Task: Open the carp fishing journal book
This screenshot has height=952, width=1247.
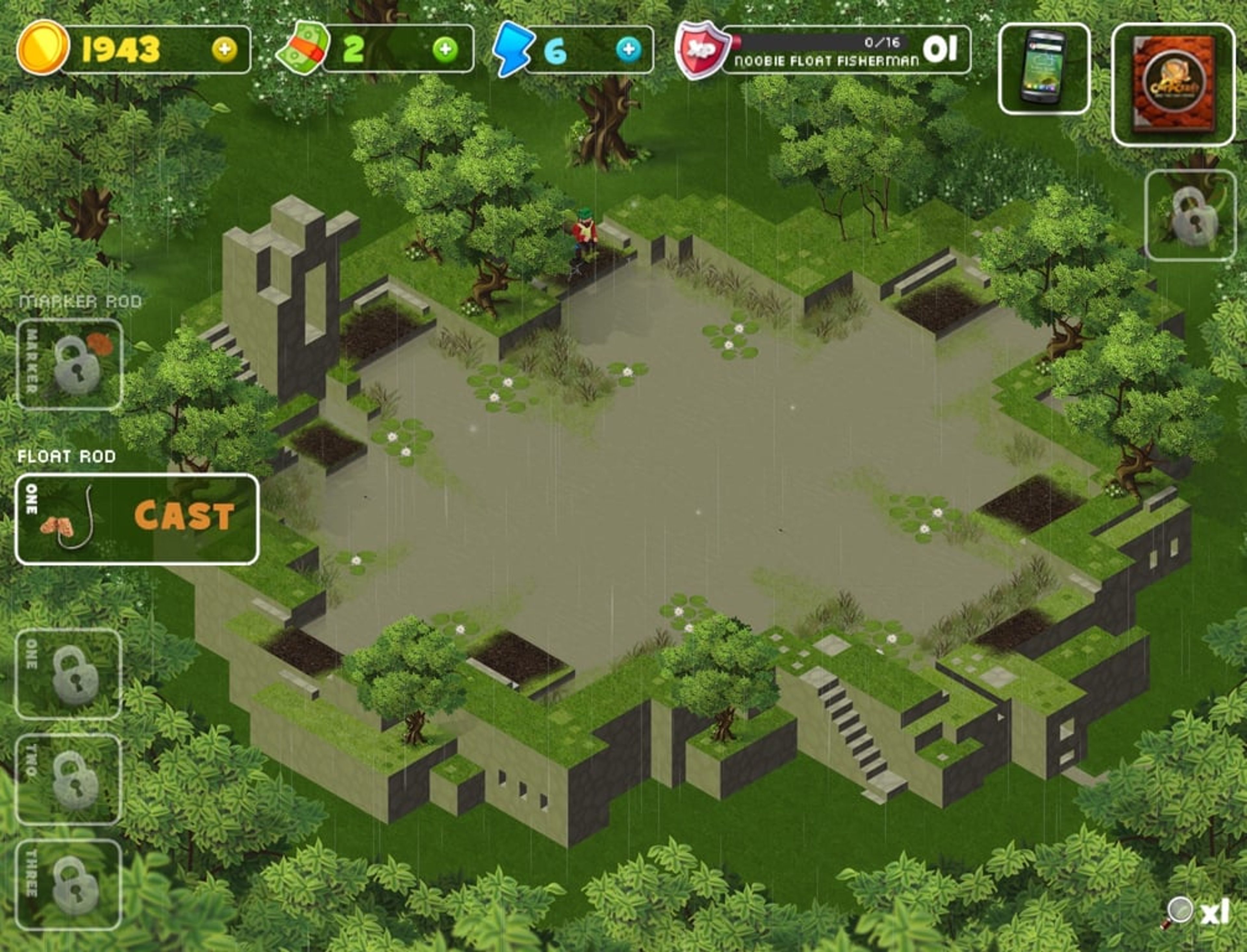Action: (1173, 84)
